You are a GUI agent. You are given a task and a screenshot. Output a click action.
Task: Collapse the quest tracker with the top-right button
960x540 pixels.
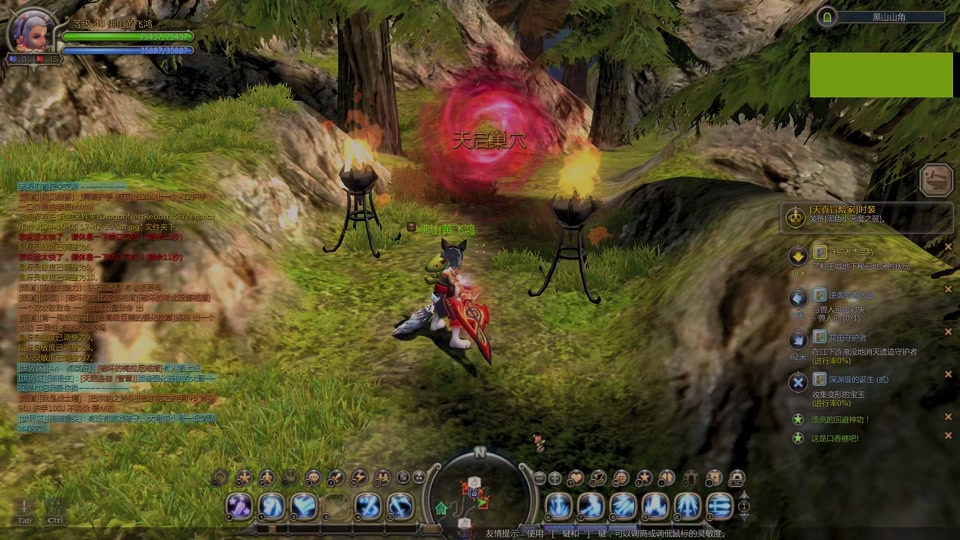[936, 180]
